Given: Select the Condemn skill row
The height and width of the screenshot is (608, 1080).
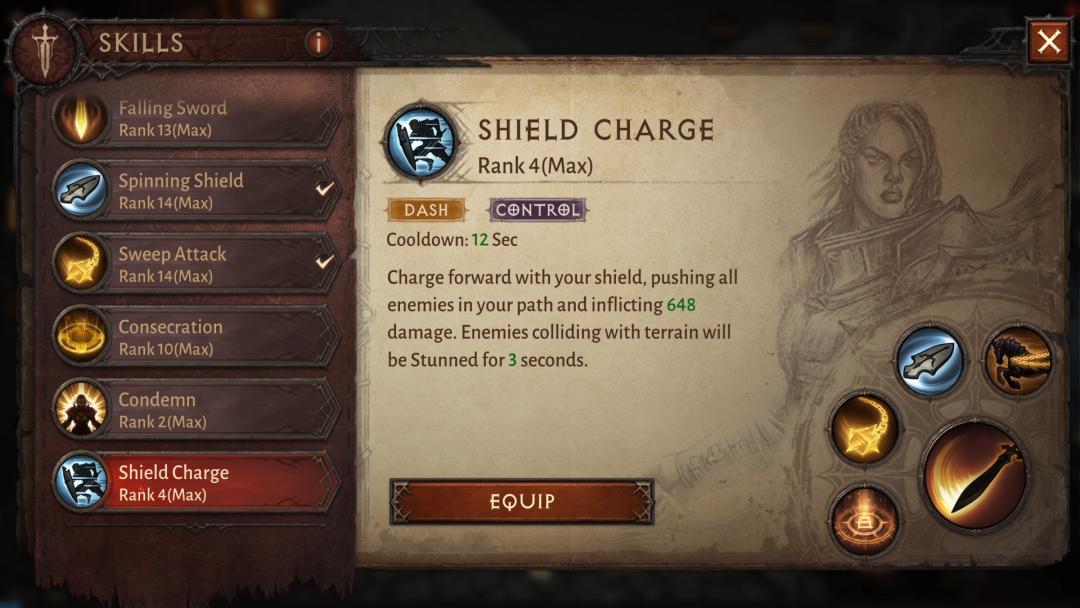Looking at the screenshot, I should 196,409.
